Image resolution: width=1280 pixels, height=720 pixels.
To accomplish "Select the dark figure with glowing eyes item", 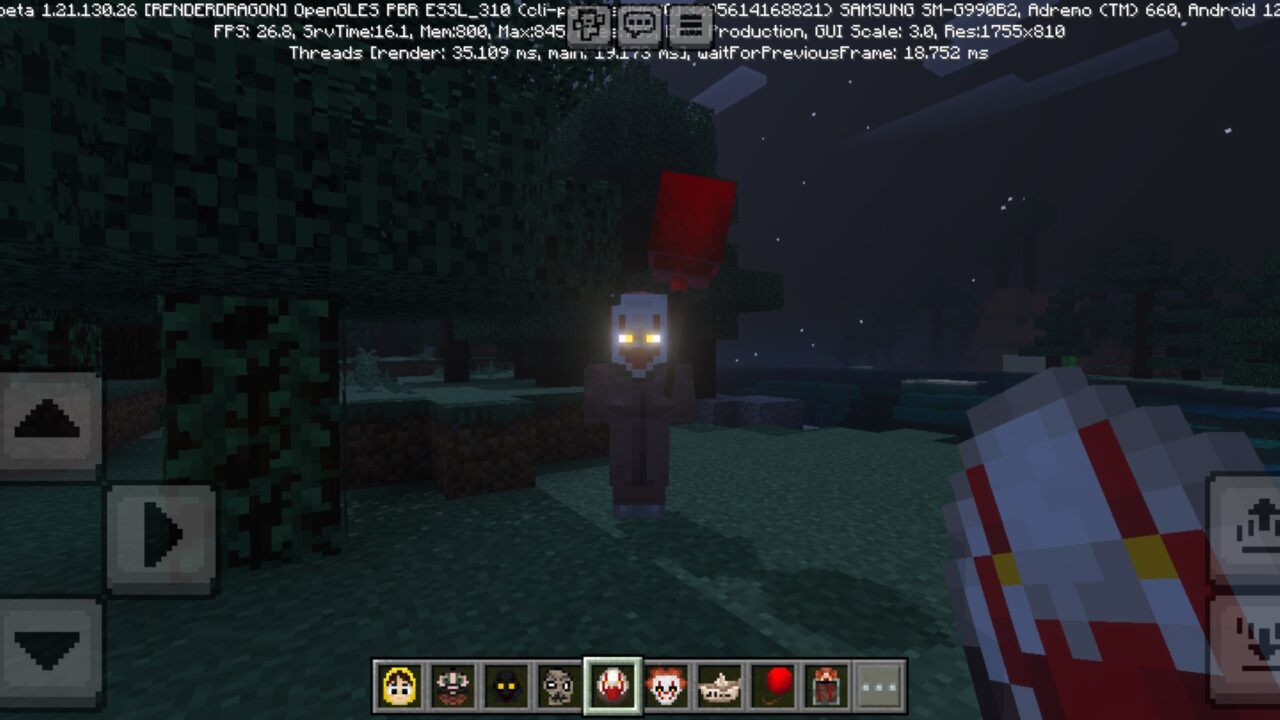I will click(506, 683).
